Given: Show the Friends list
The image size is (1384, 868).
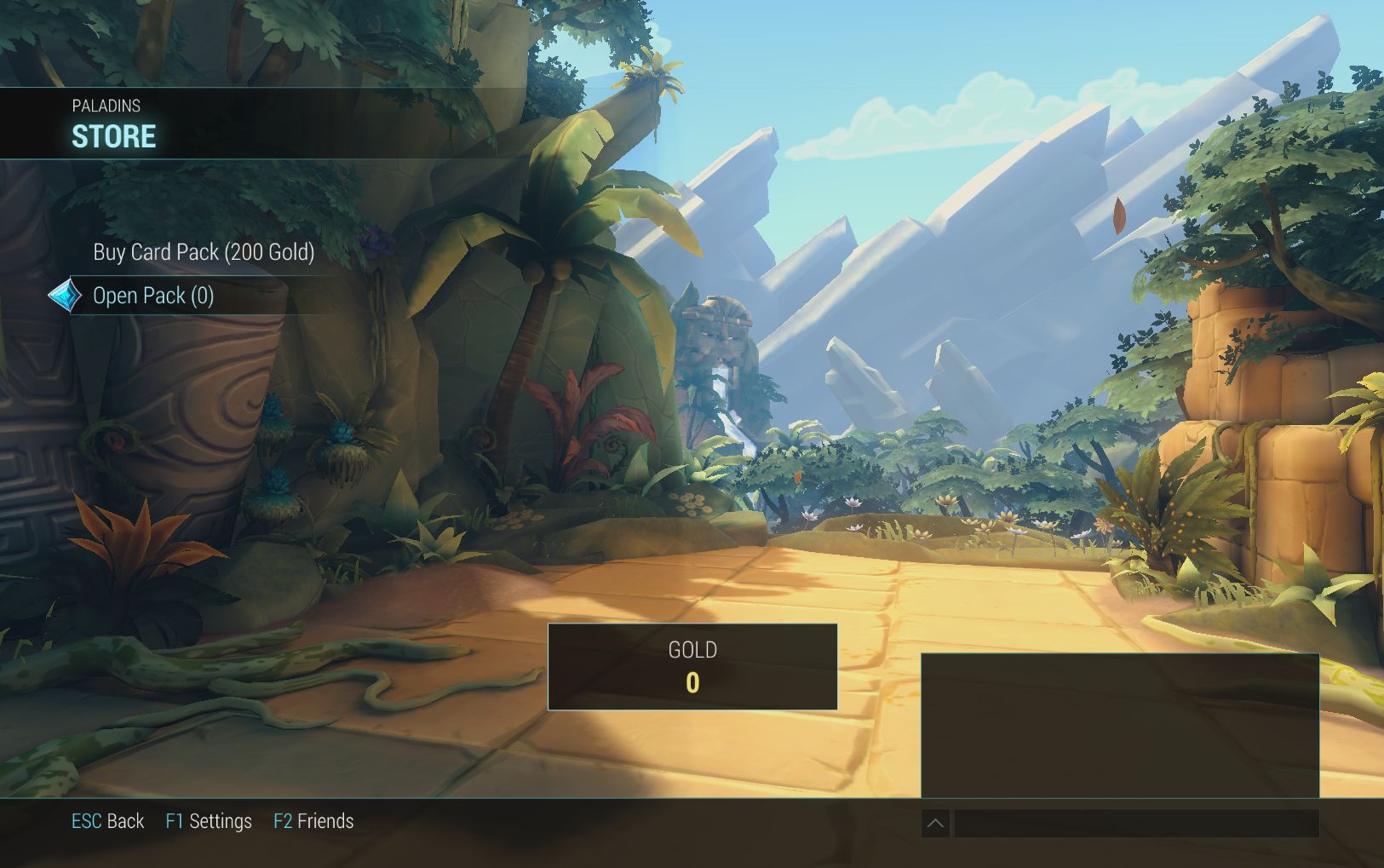Looking at the screenshot, I should point(313,821).
